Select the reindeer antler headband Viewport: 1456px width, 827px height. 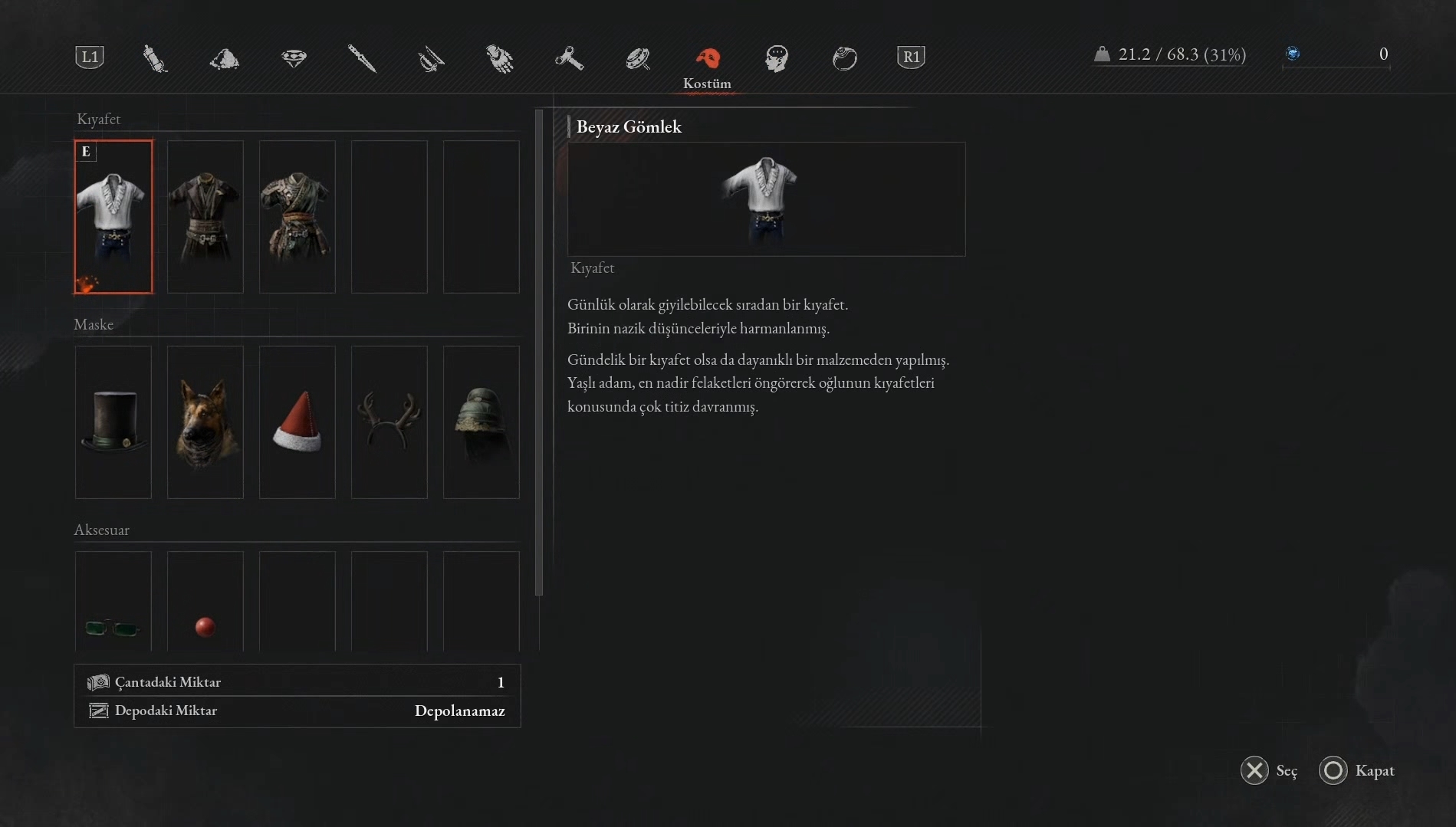(x=389, y=422)
